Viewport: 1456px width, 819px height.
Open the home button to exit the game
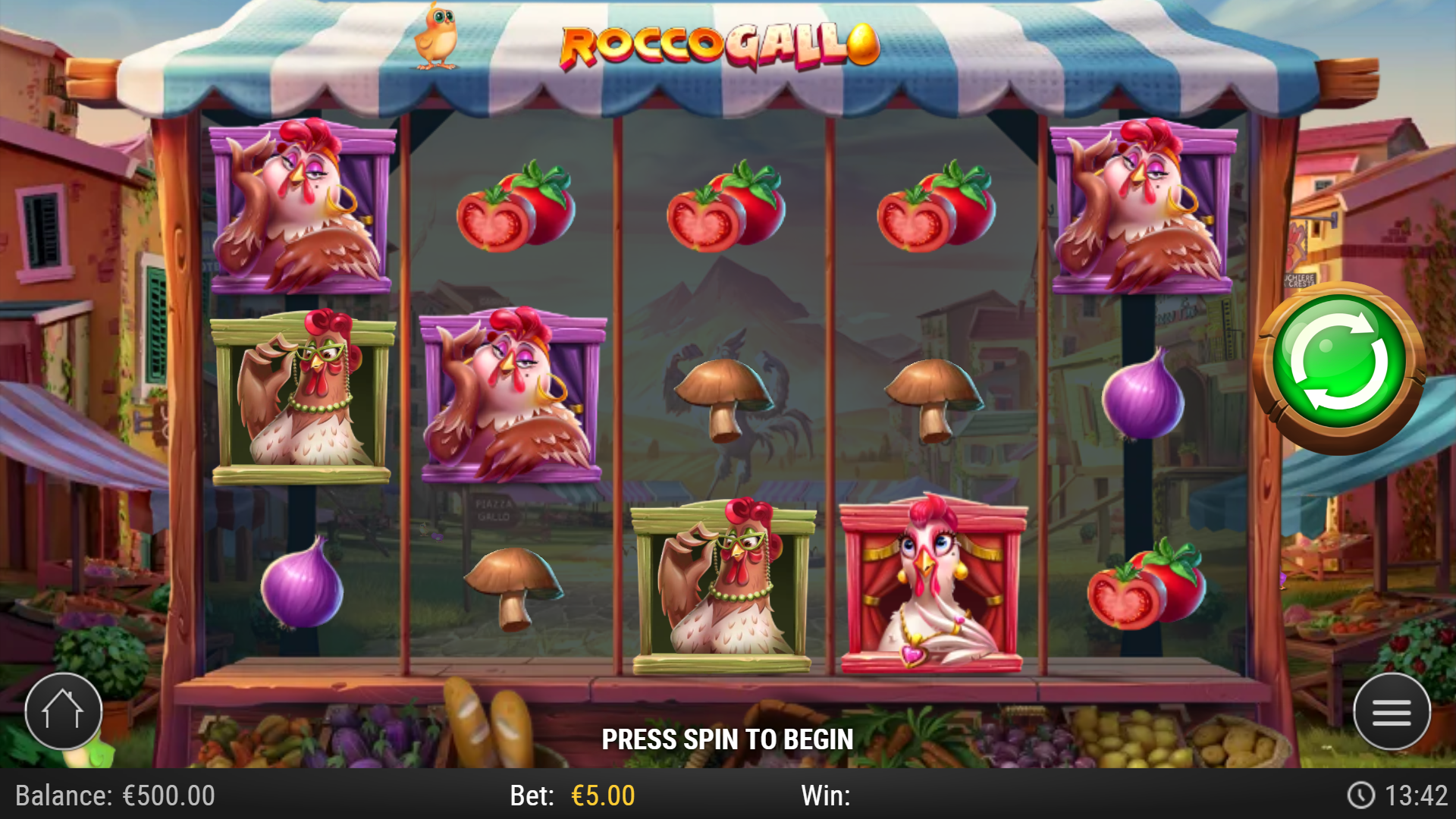coord(64,711)
